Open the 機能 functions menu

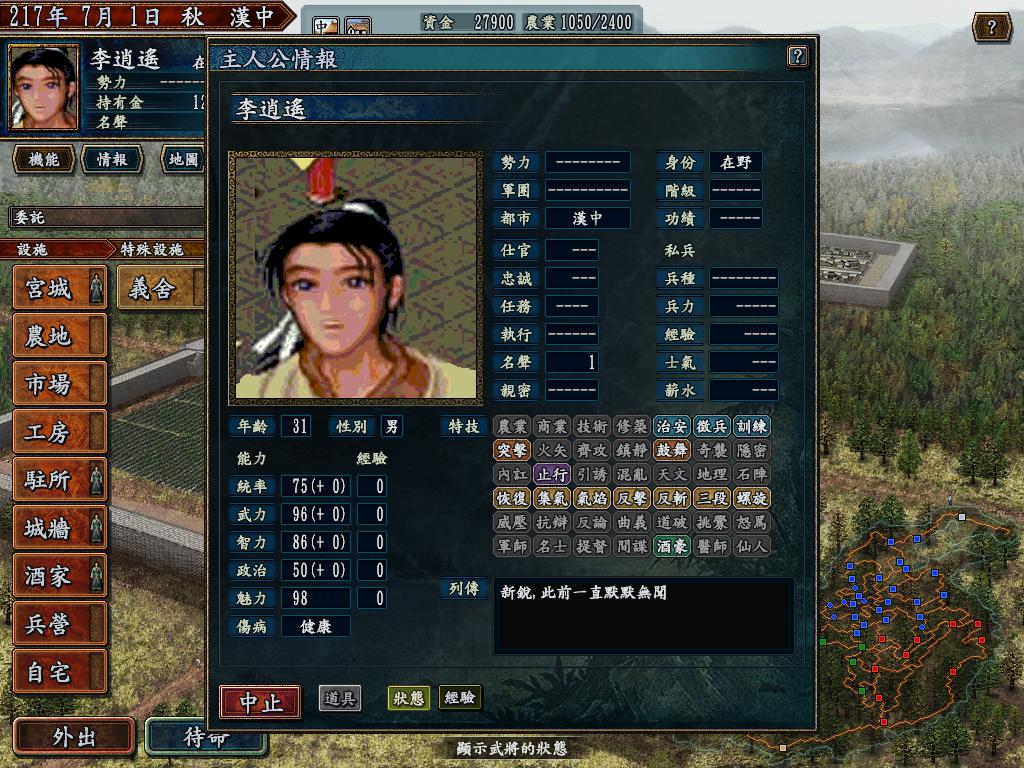tap(44, 159)
